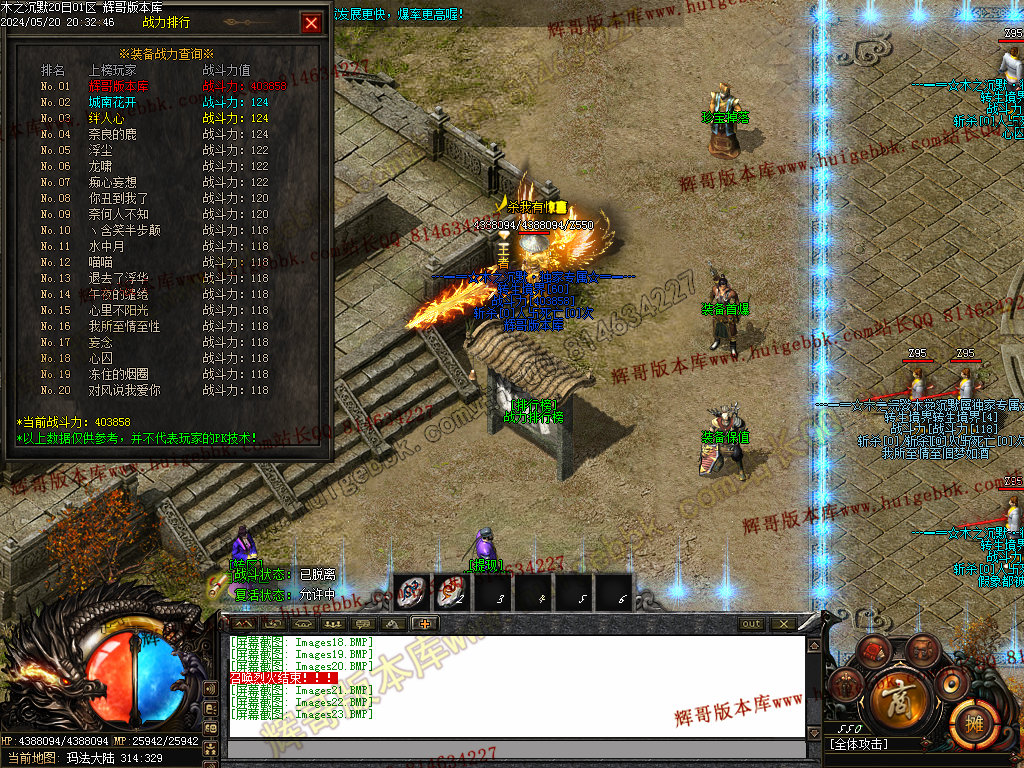Image resolution: width=1024 pixels, height=768 pixels.
Task: Click the chat text input bar
Action: [515, 750]
